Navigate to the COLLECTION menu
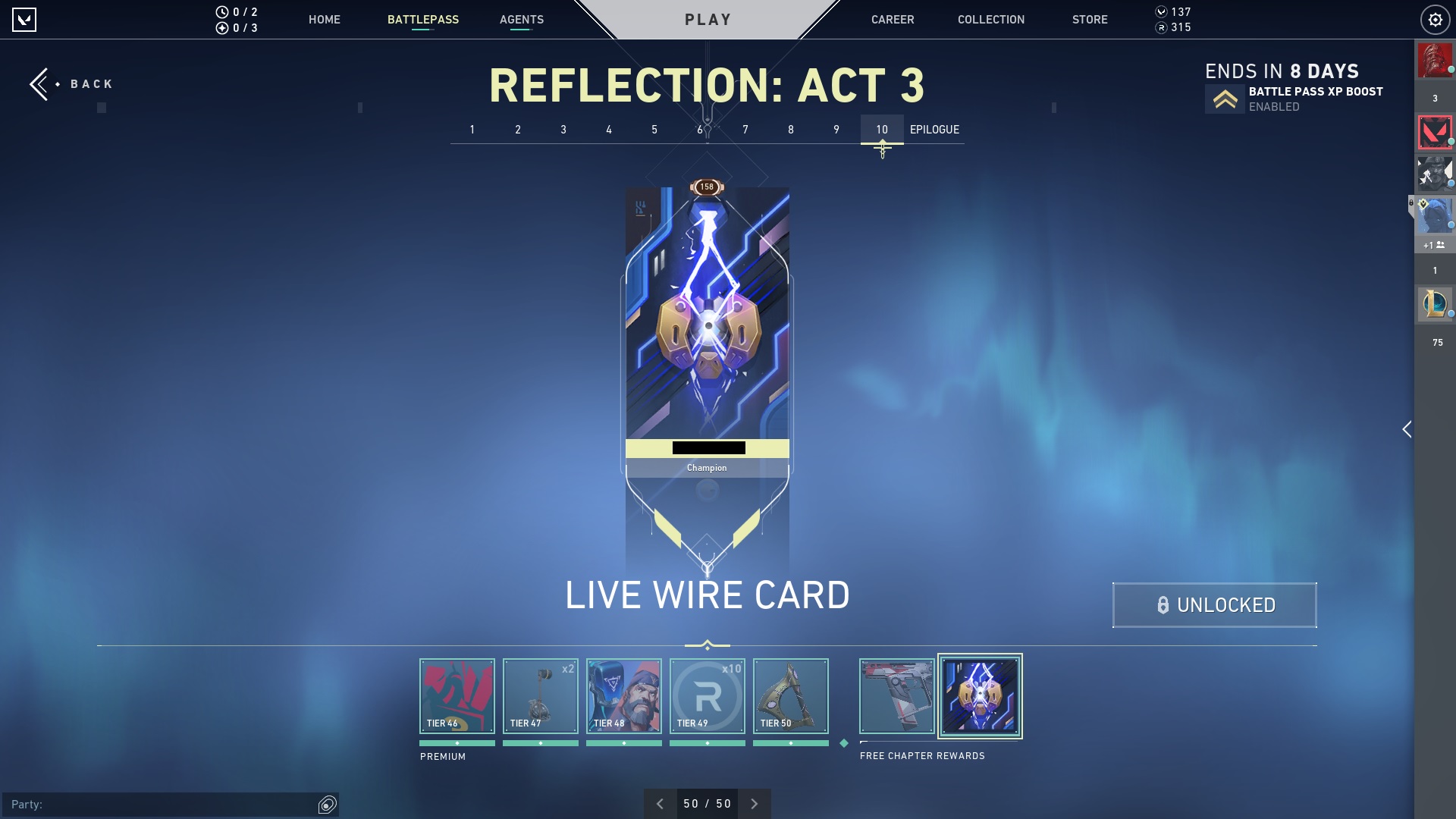This screenshot has width=1456, height=819. pos(990,20)
